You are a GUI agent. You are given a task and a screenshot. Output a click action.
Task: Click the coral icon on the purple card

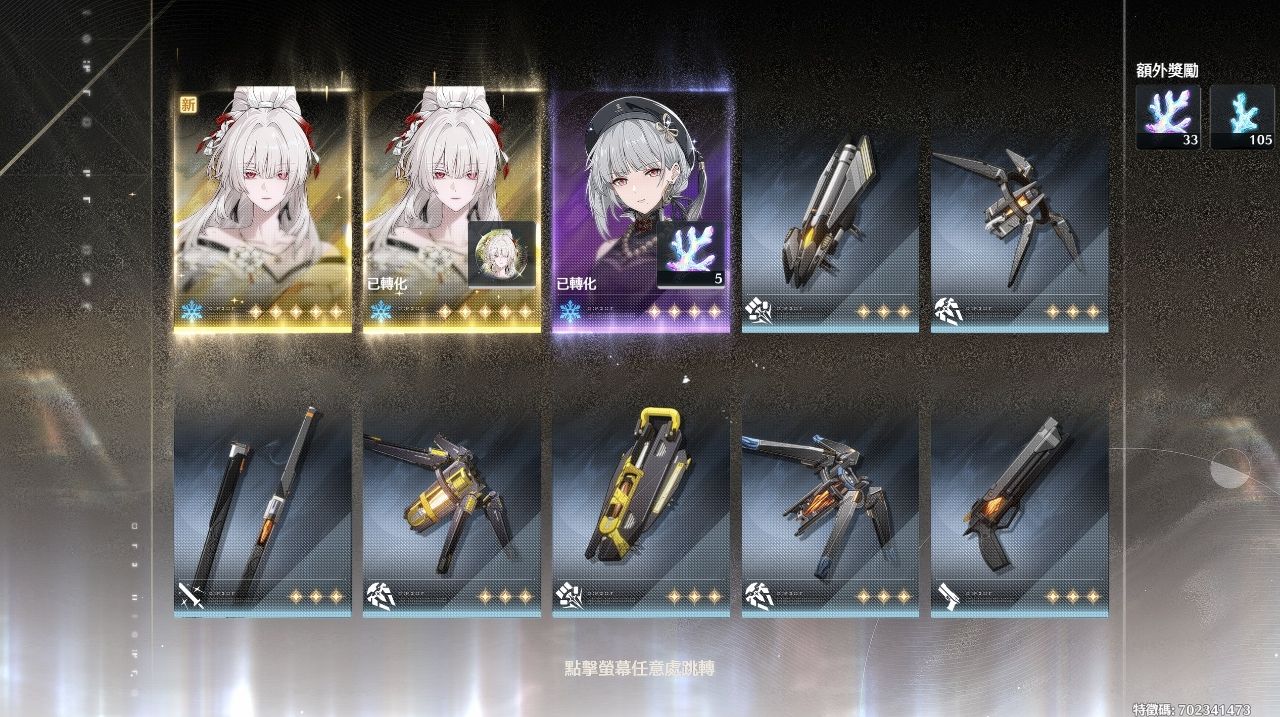click(691, 254)
